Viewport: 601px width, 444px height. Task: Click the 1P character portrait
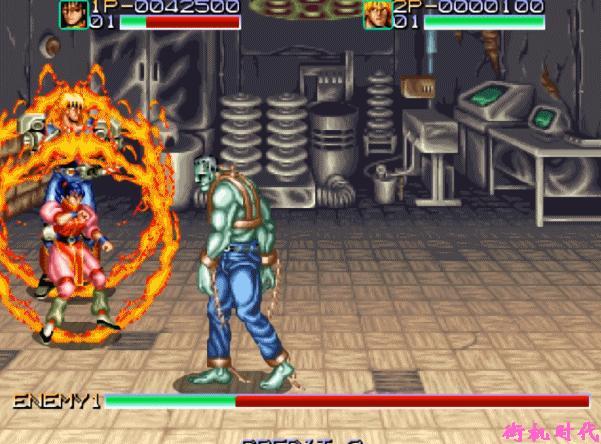pyautogui.click(x=73, y=14)
